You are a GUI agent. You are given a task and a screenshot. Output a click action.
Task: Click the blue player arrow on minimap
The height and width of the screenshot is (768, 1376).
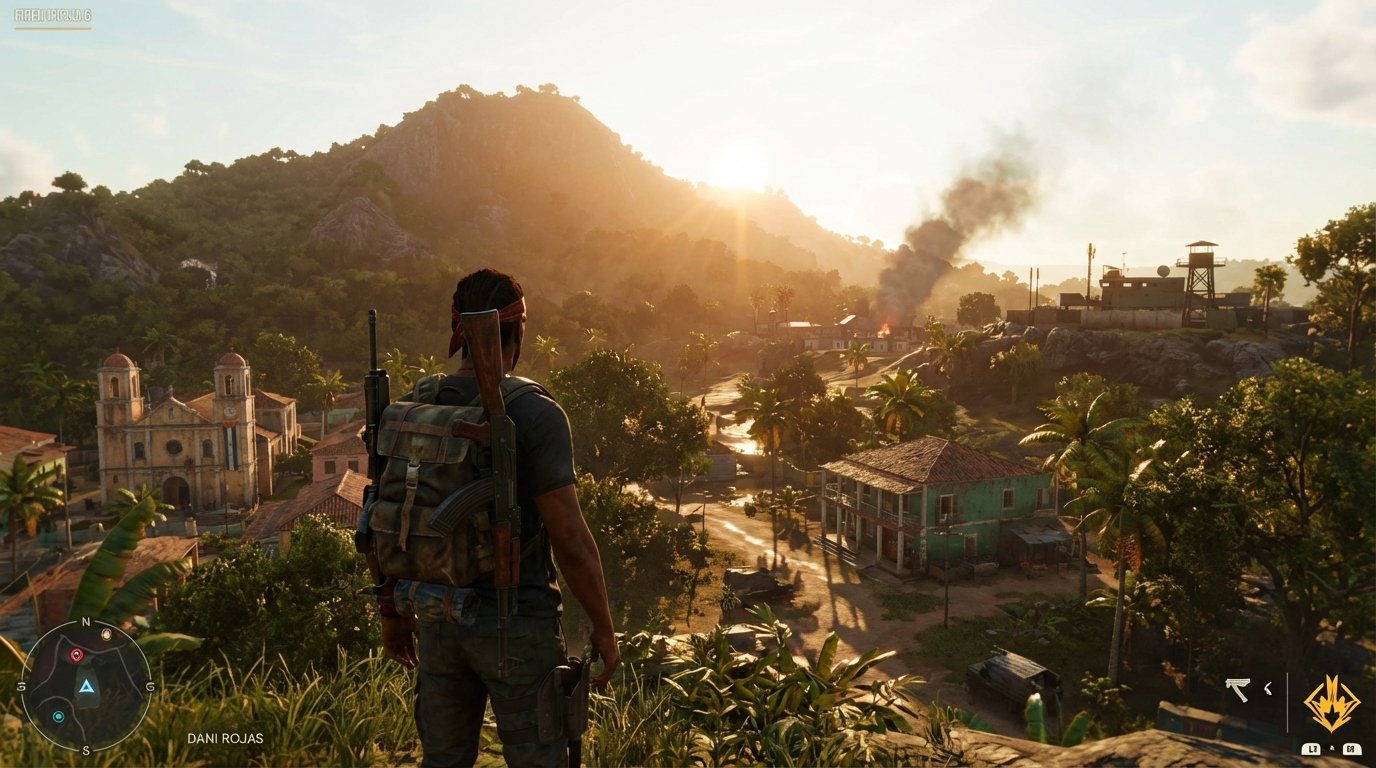point(86,687)
